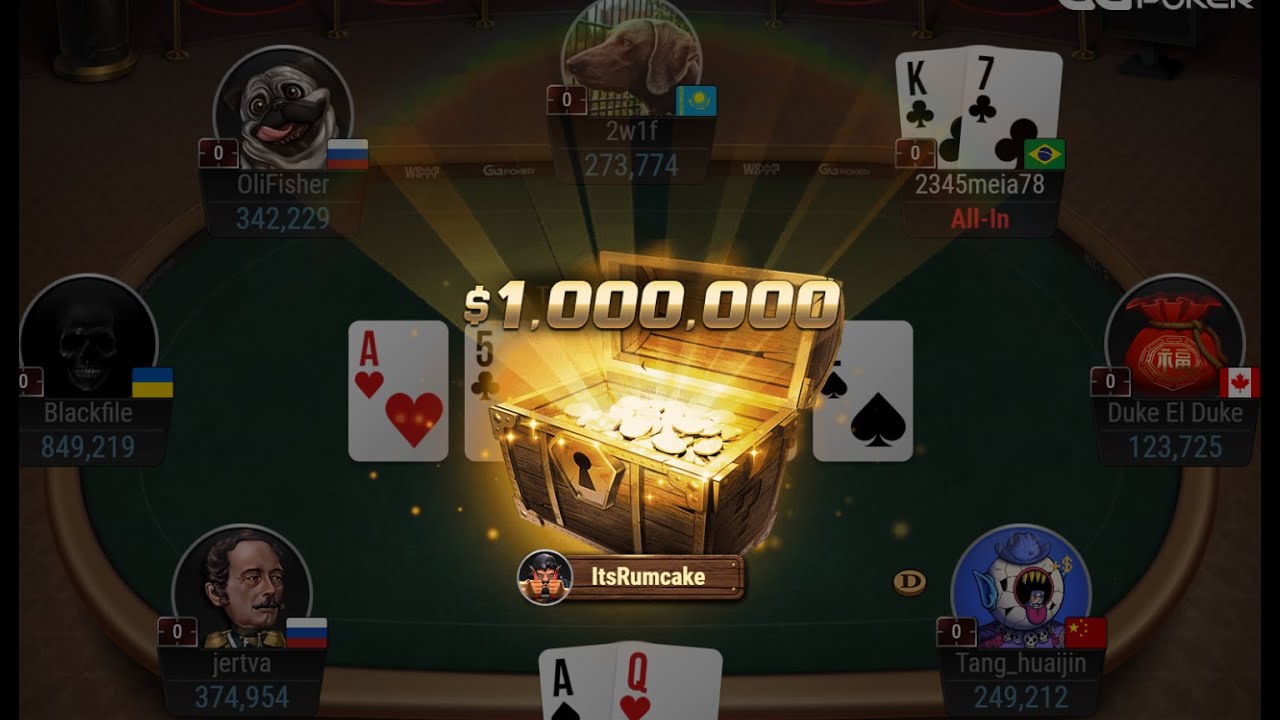The width and height of the screenshot is (1280, 720).
Task: Select Tang_huaijin's monster avatar
Action: [1020, 588]
